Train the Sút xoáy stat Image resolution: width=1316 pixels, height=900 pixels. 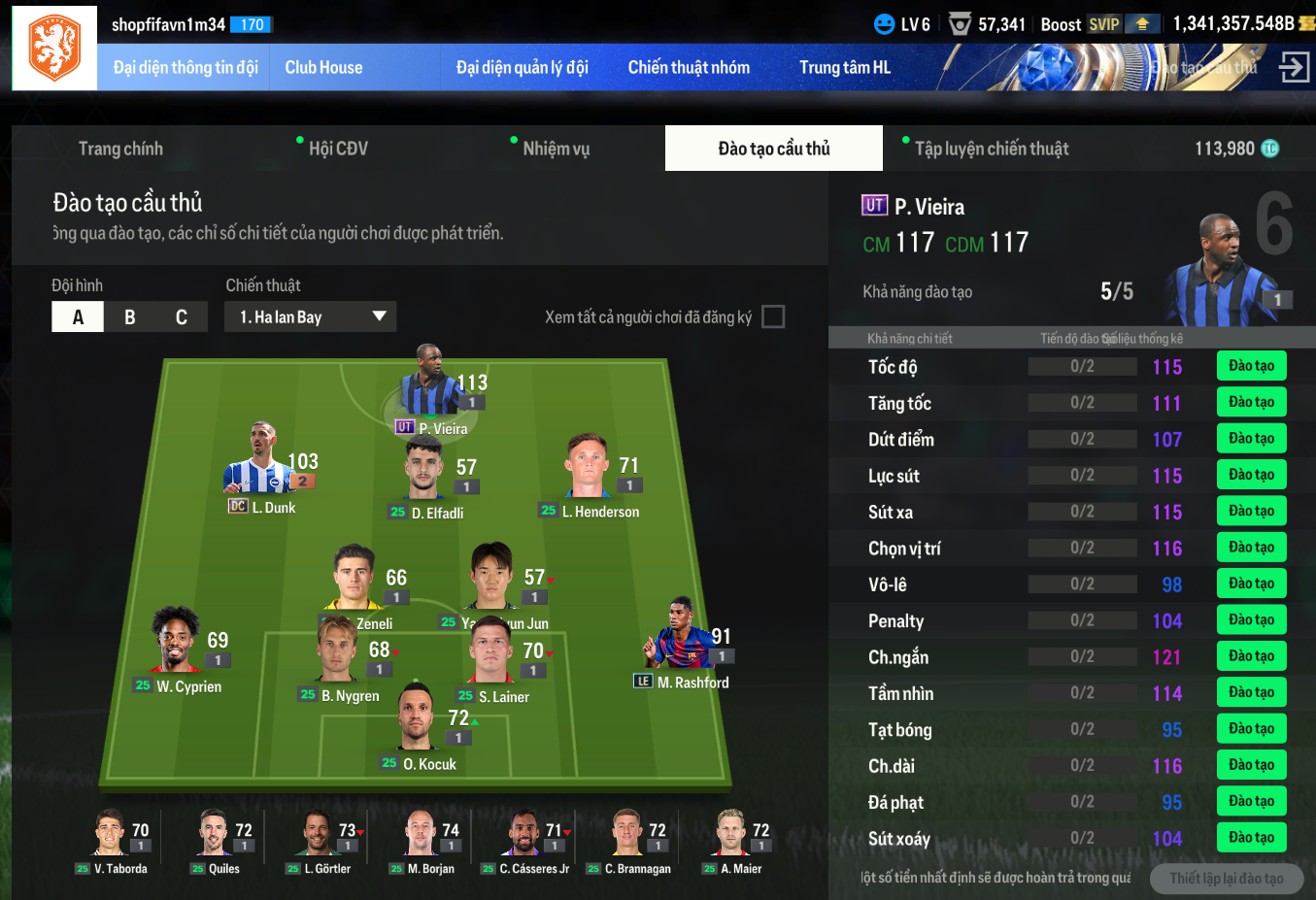pyautogui.click(x=1251, y=838)
